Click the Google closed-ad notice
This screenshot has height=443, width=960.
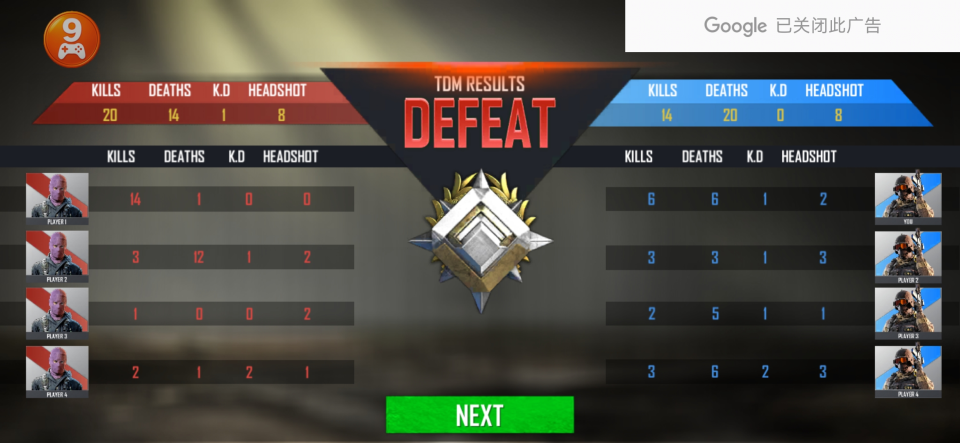[x=792, y=26]
